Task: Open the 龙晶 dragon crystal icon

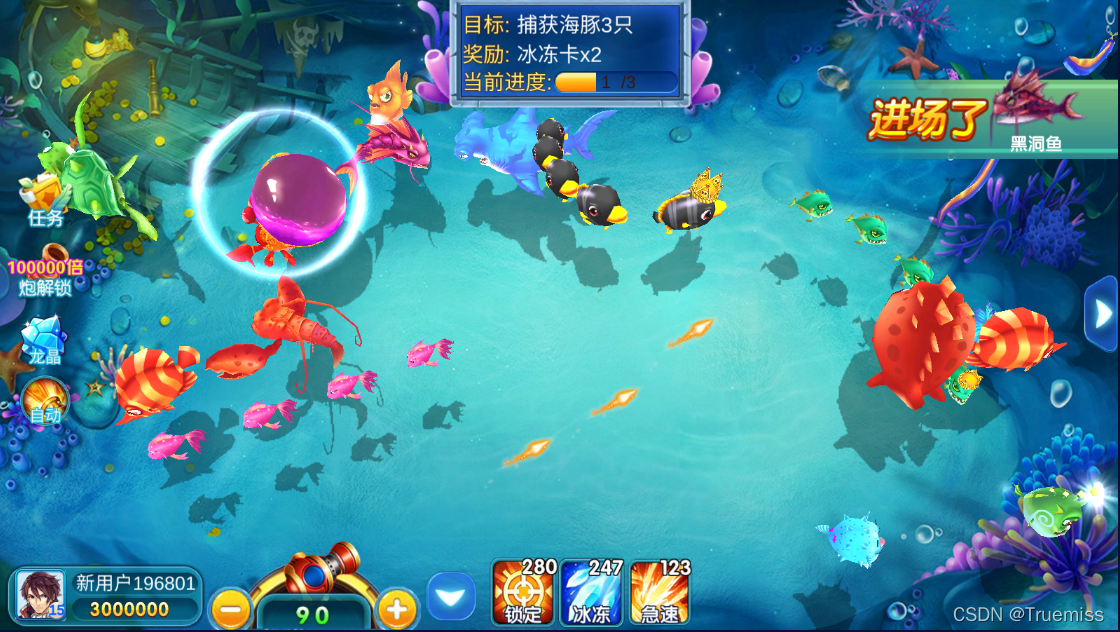Action: [x=43, y=340]
